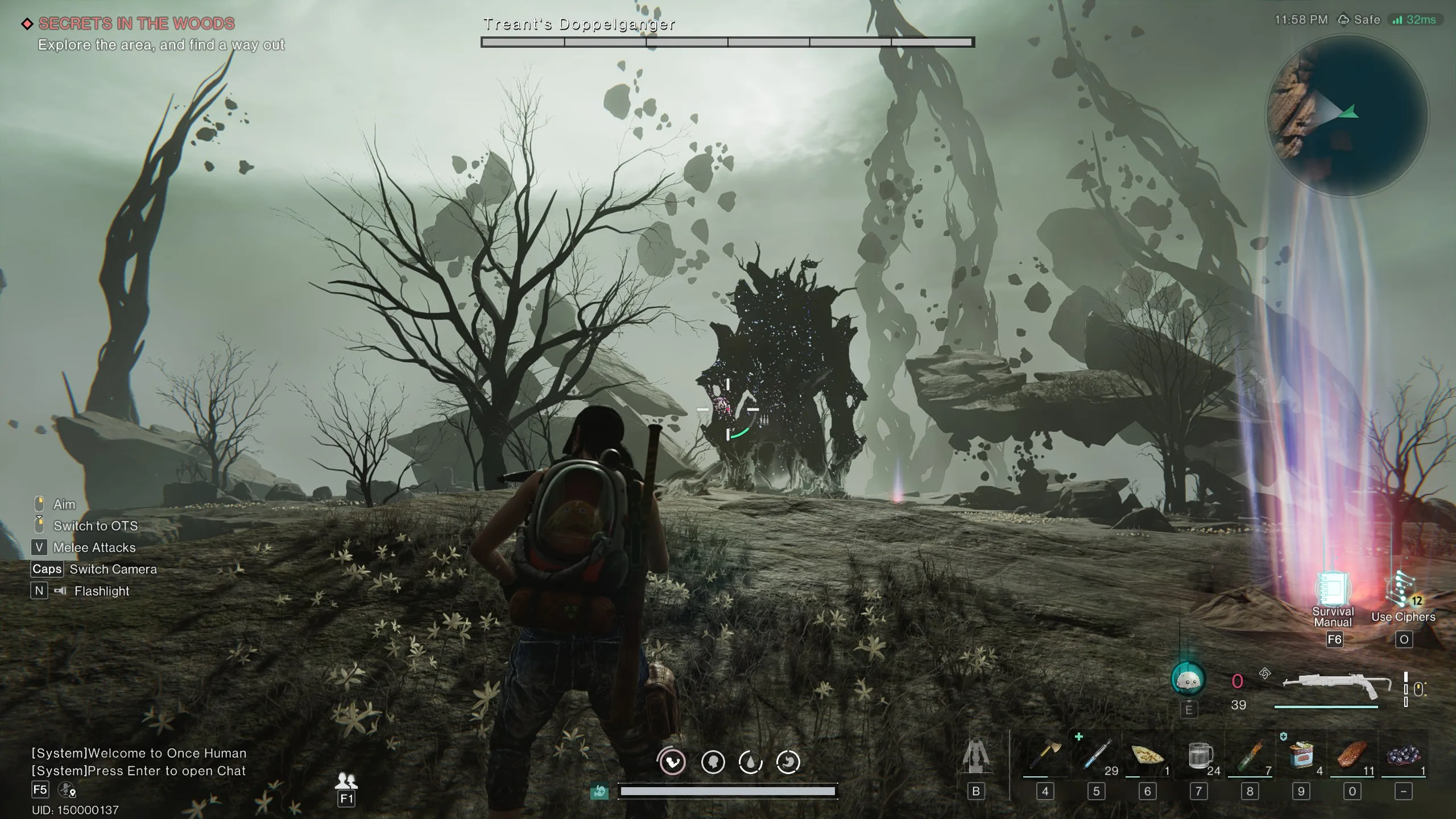Open the build mode structure icon
This screenshot has height=819, width=1456.
976,755
